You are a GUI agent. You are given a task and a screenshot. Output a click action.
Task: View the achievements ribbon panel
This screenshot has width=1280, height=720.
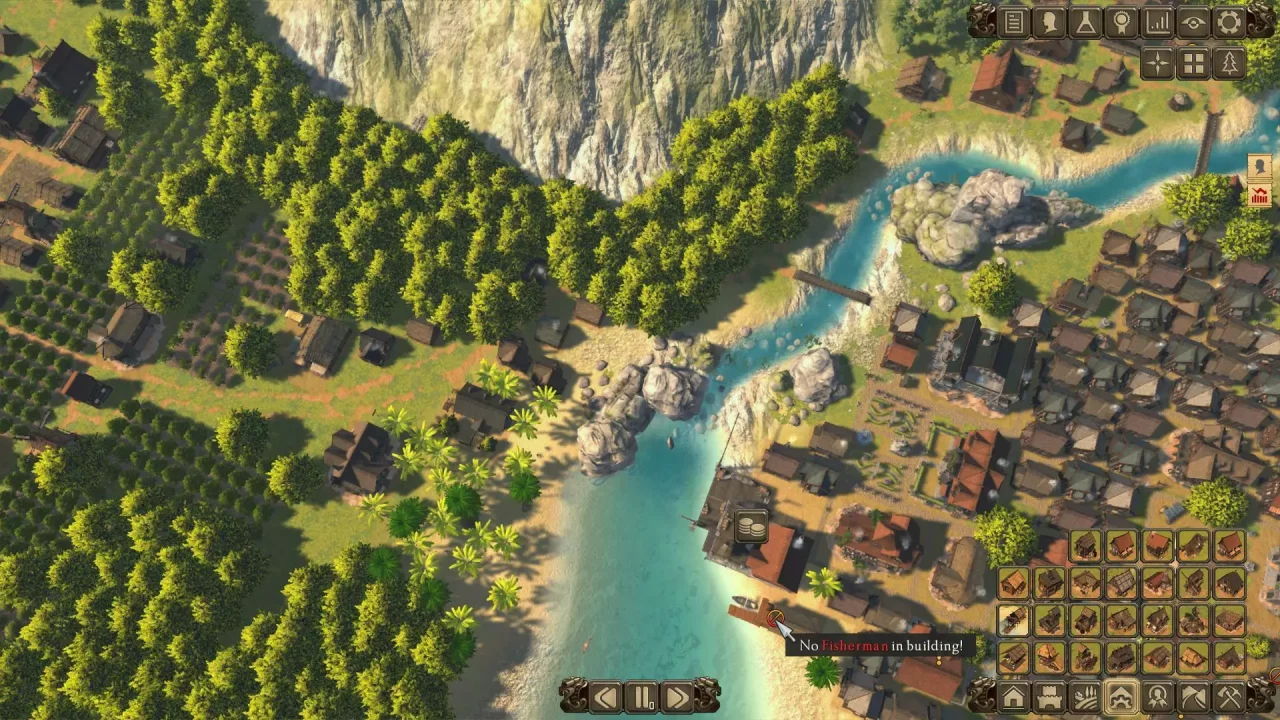click(x=1121, y=23)
